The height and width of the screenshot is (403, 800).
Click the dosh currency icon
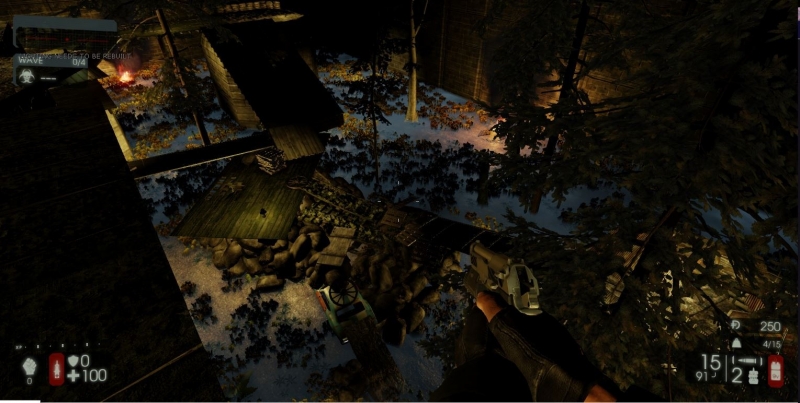(736, 326)
